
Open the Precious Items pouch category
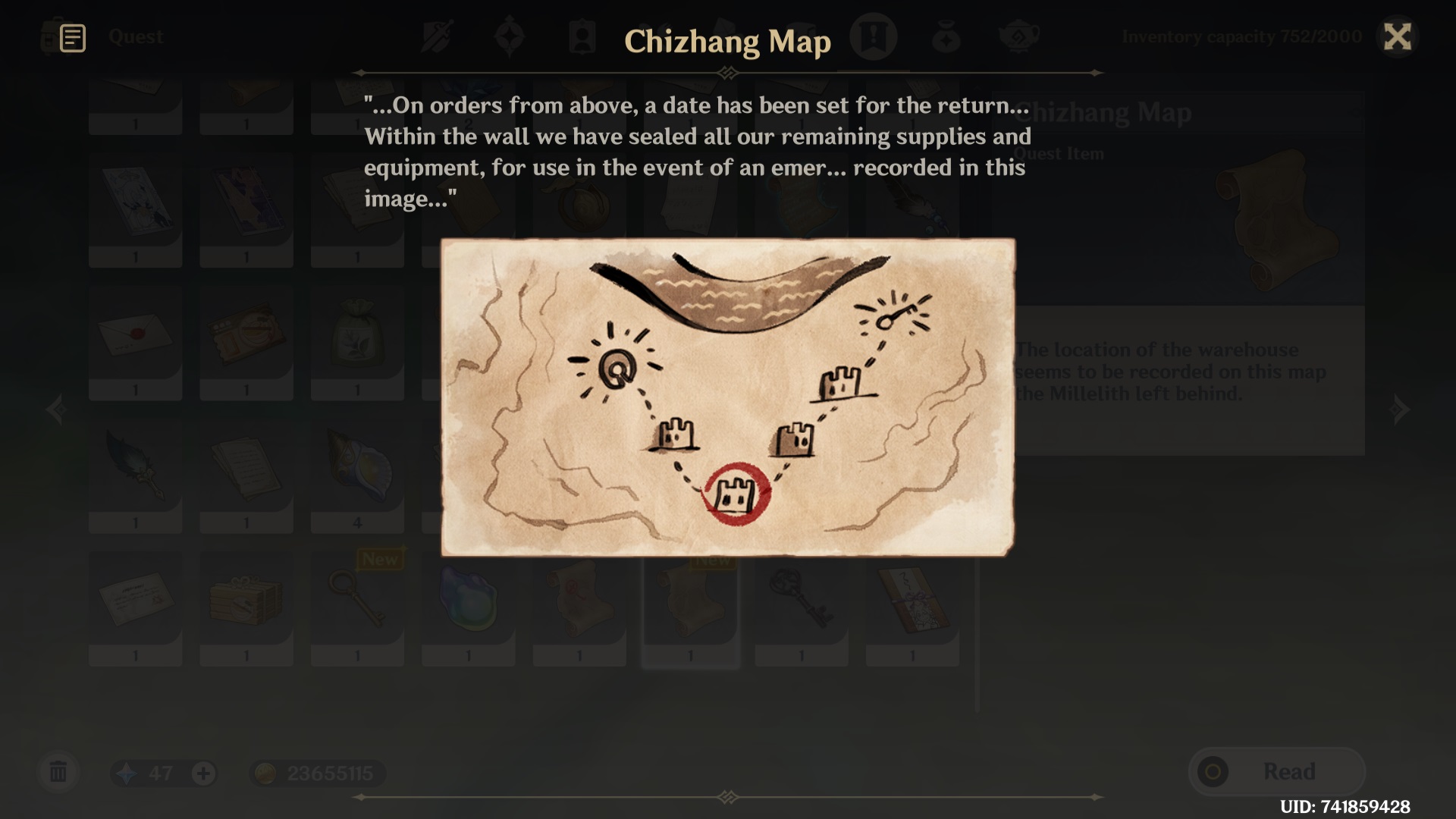pyautogui.click(x=945, y=36)
